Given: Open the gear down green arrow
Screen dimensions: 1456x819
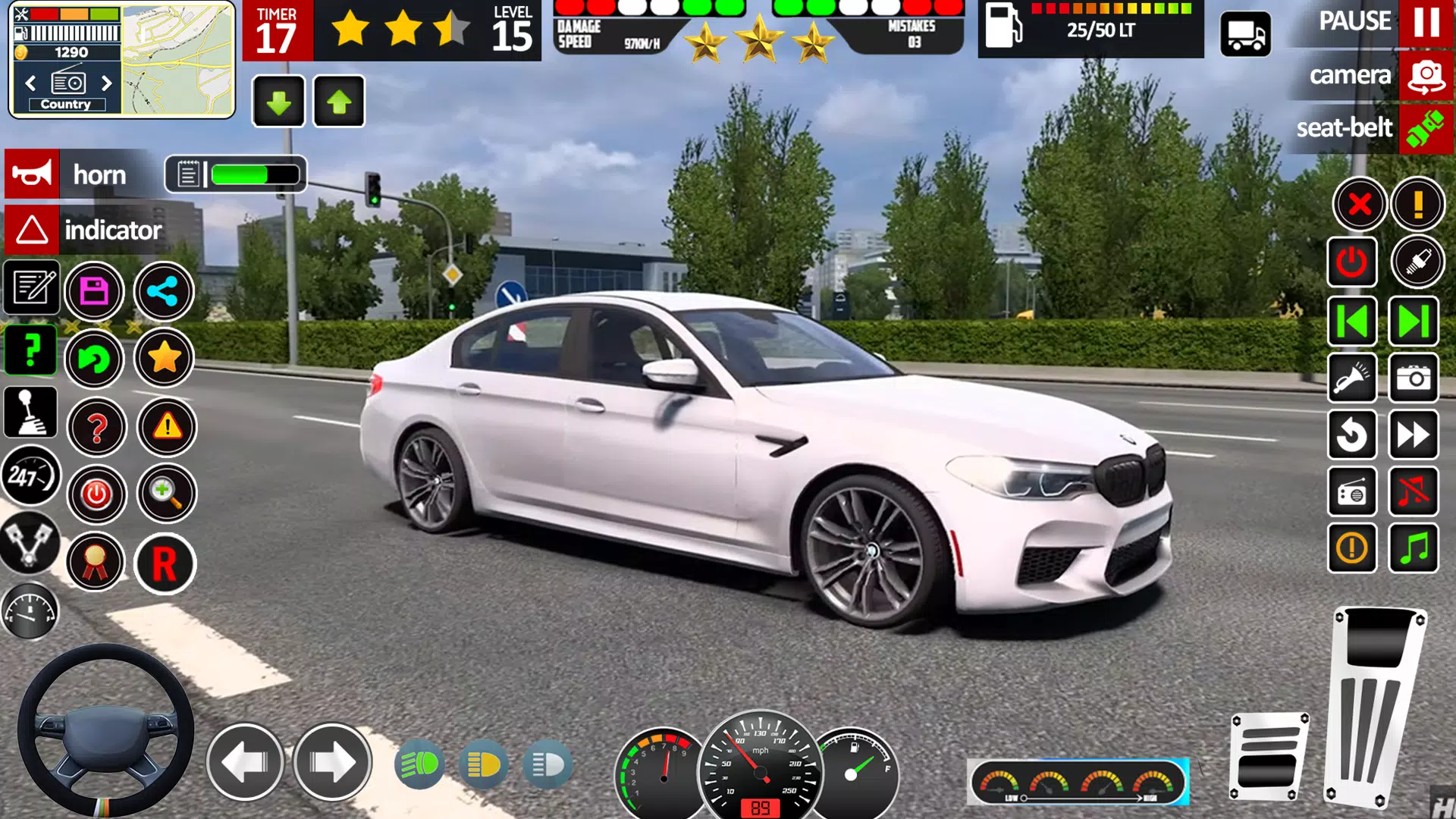Looking at the screenshot, I should [278, 101].
